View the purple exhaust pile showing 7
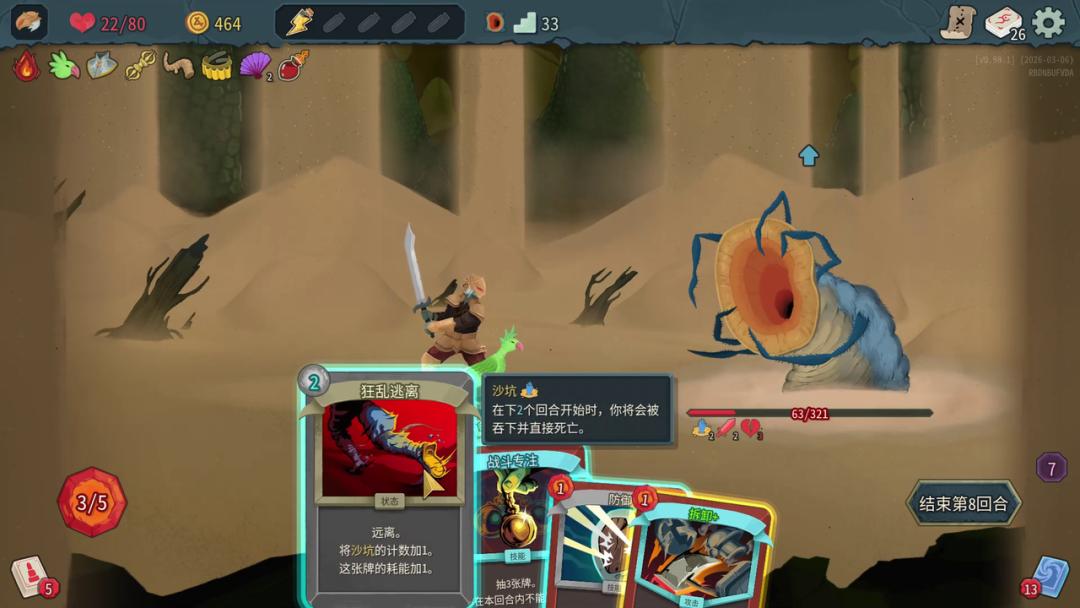The image size is (1080, 608). (x=1051, y=467)
